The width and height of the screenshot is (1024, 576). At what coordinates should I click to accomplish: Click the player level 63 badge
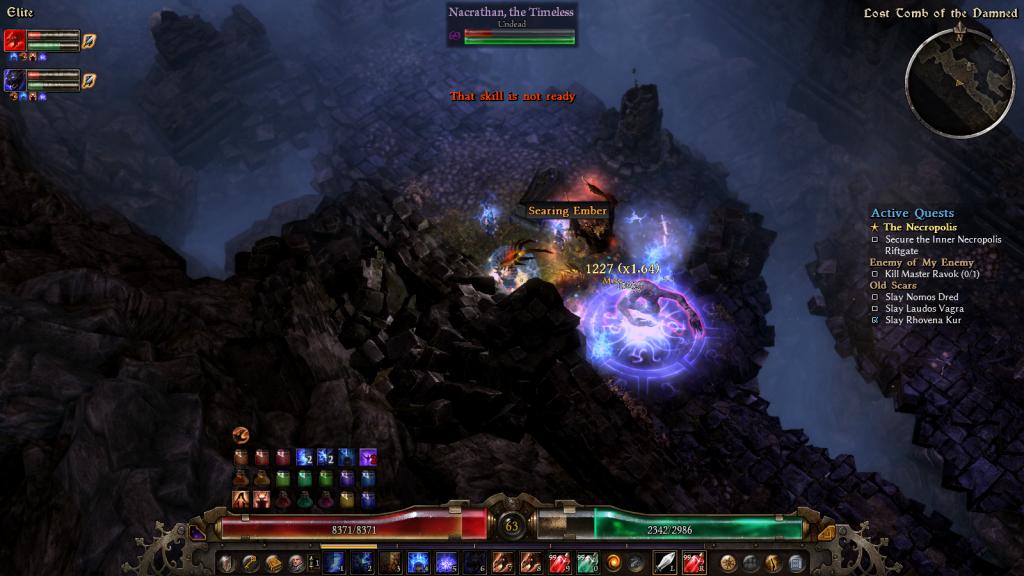click(x=512, y=525)
